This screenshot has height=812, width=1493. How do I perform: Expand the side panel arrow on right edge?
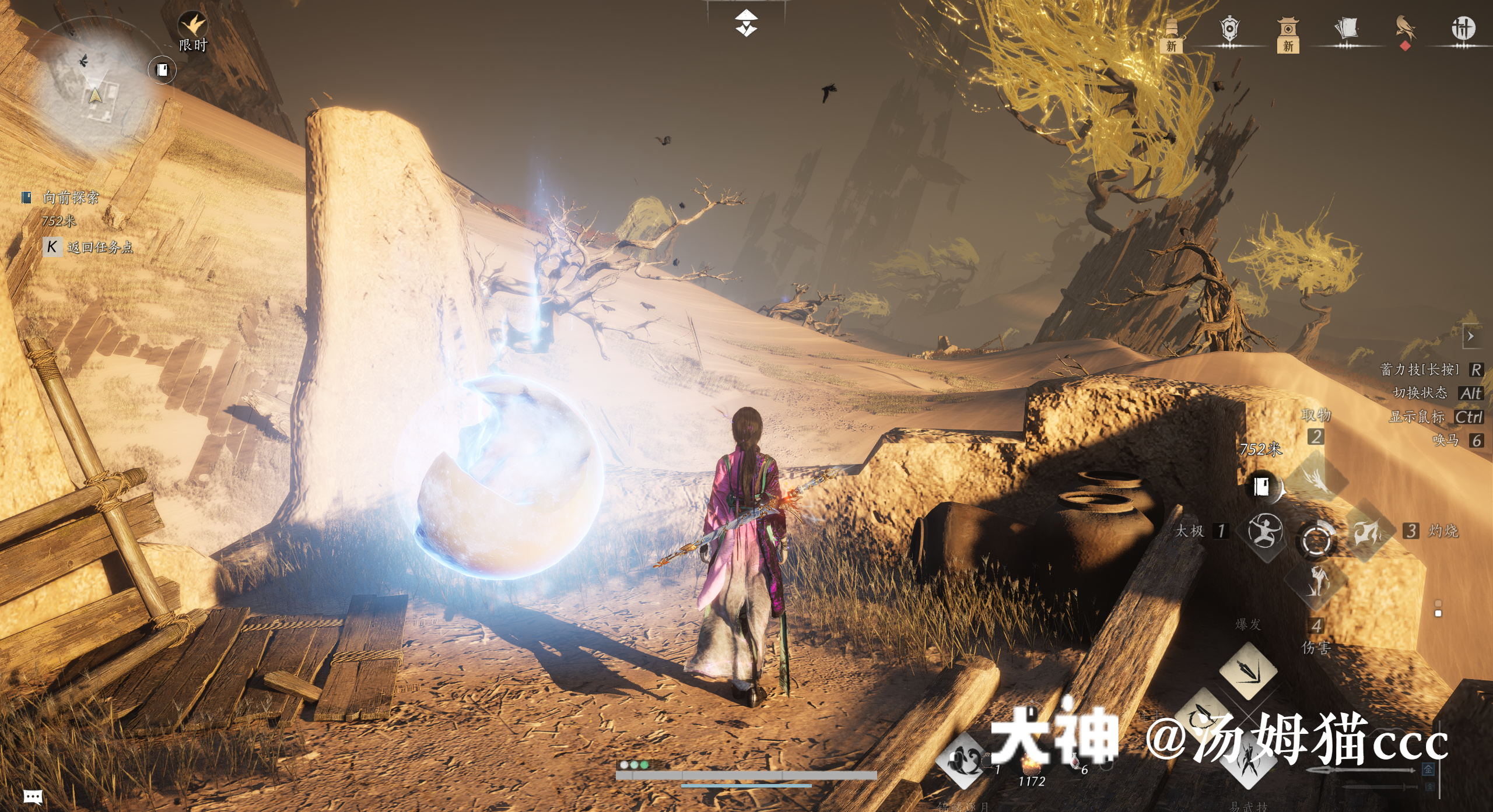(x=1471, y=336)
